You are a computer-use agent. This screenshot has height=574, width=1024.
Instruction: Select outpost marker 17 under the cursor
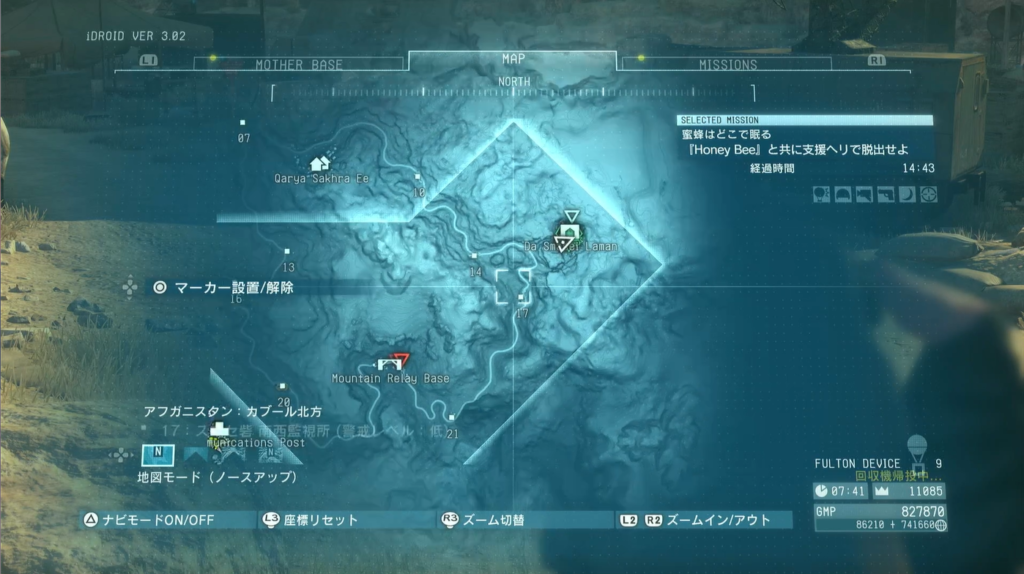coord(521,298)
